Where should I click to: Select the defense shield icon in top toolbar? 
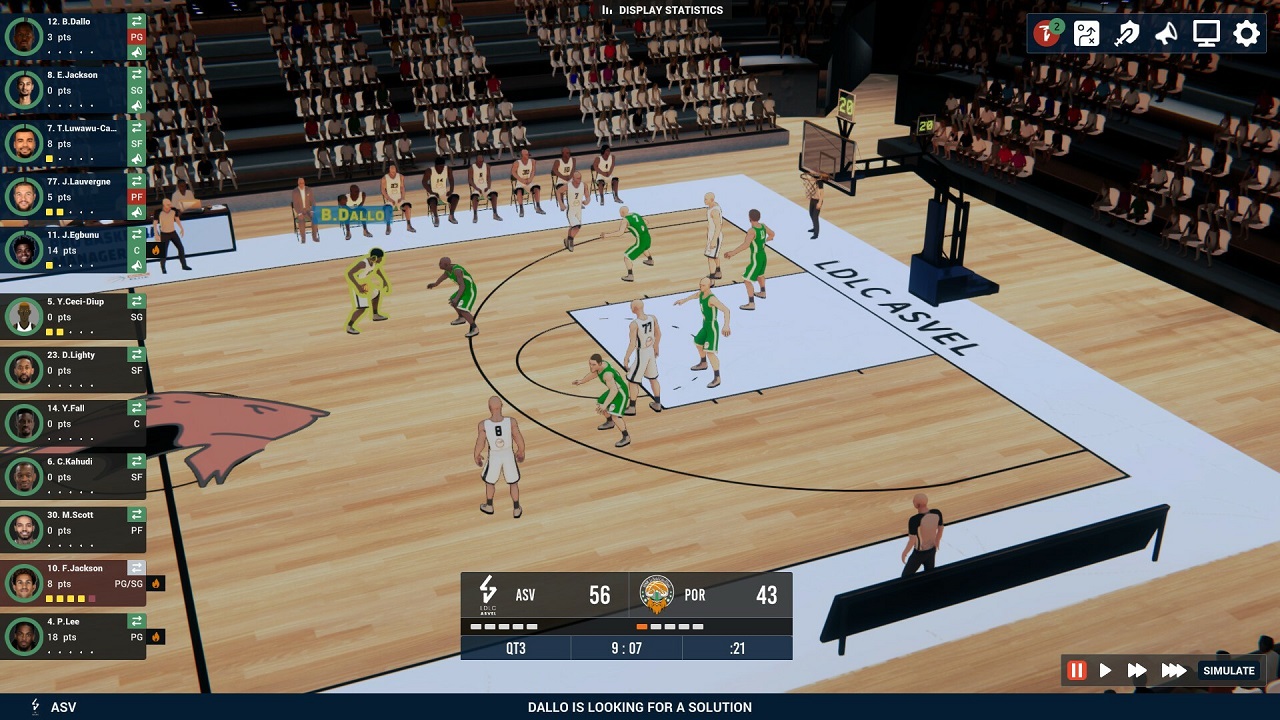pyautogui.click(x=1126, y=33)
